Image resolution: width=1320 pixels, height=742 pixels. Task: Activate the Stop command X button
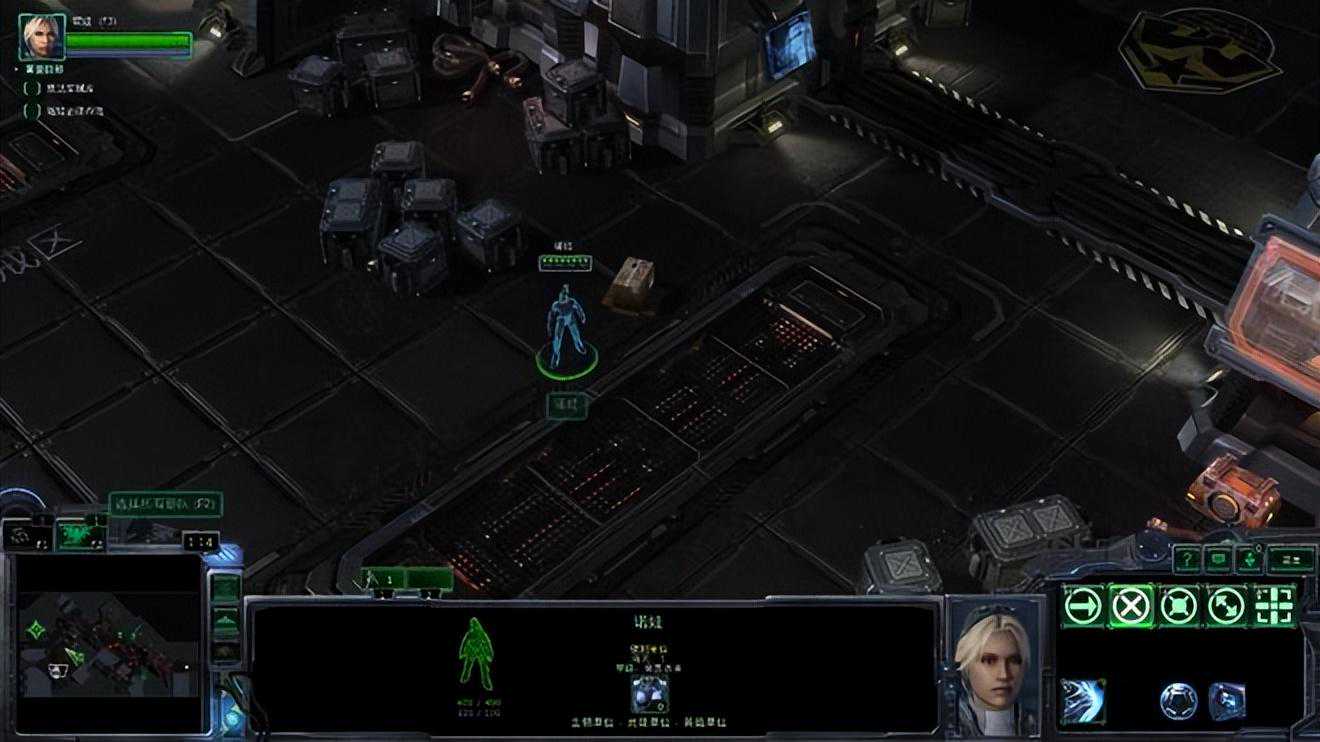click(x=1131, y=605)
